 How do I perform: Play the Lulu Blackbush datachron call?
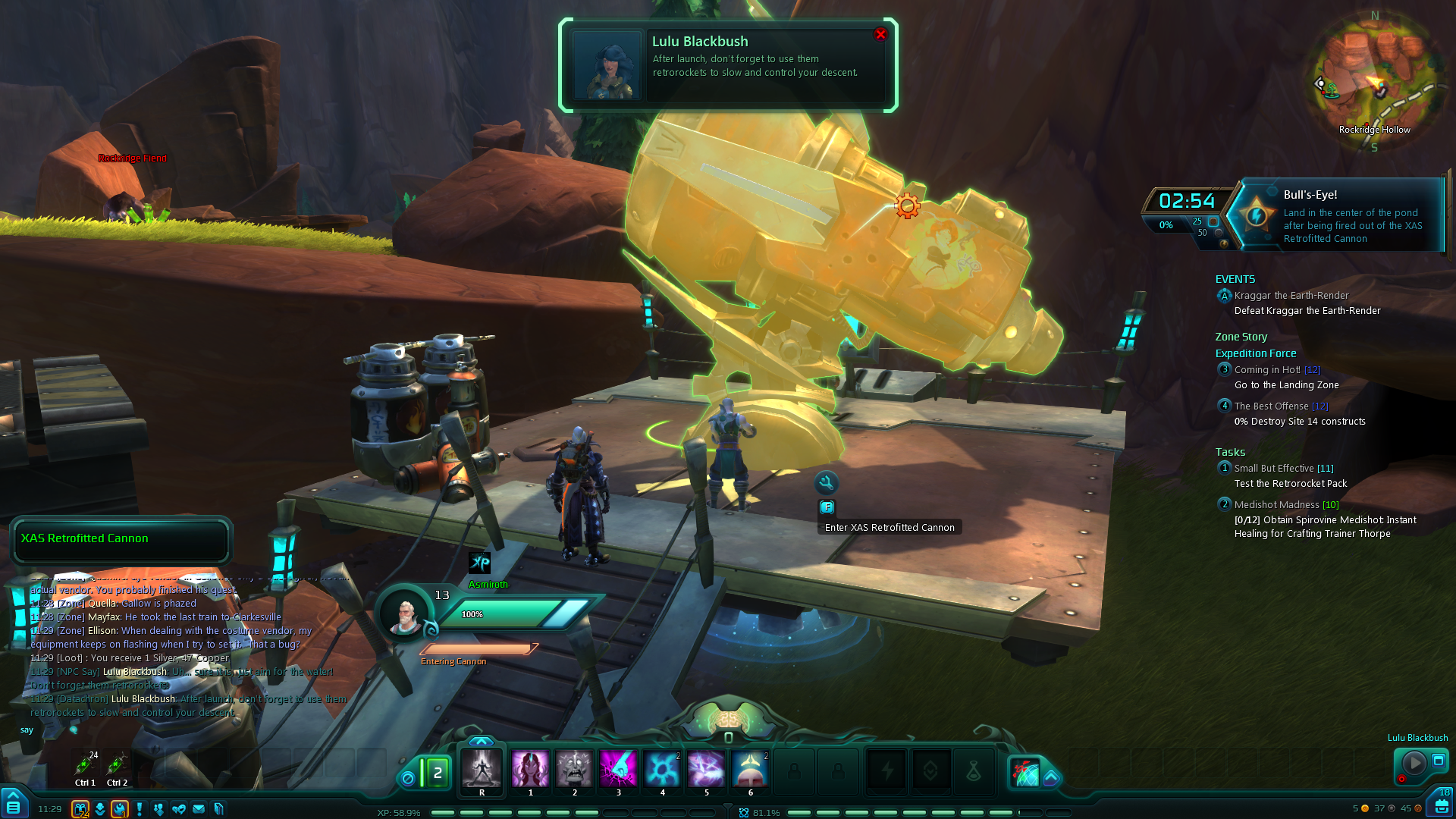pos(1414,762)
